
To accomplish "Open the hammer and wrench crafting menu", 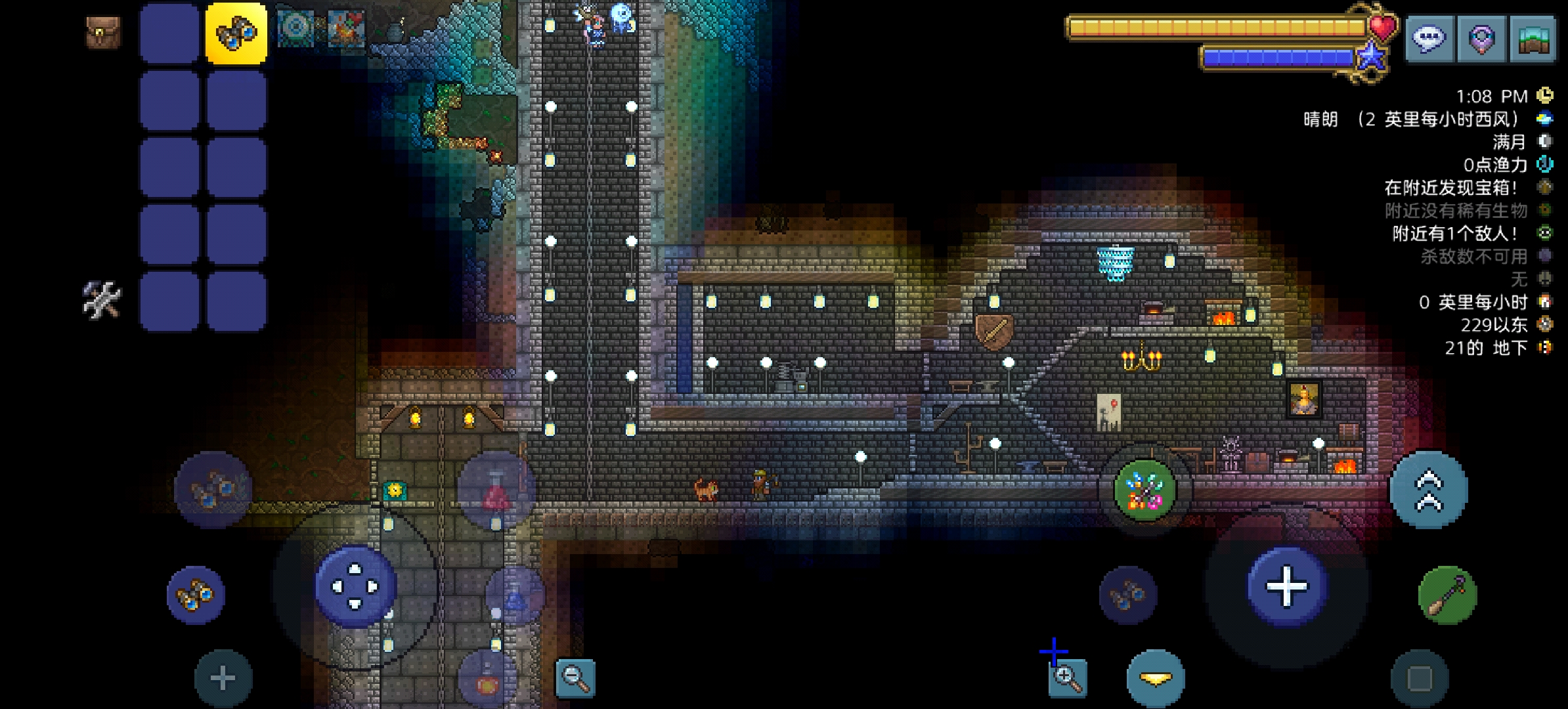I will click(102, 299).
